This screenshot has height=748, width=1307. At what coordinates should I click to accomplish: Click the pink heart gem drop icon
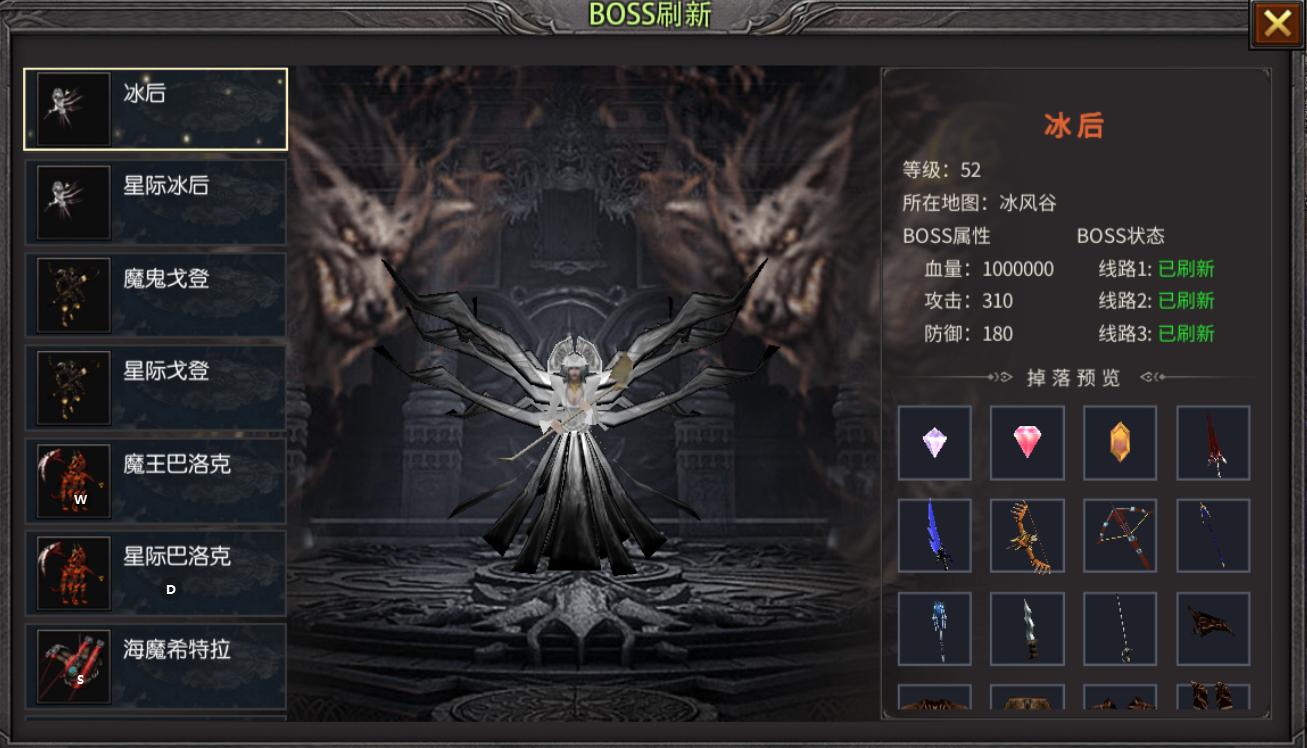click(x=1027, y=442)
